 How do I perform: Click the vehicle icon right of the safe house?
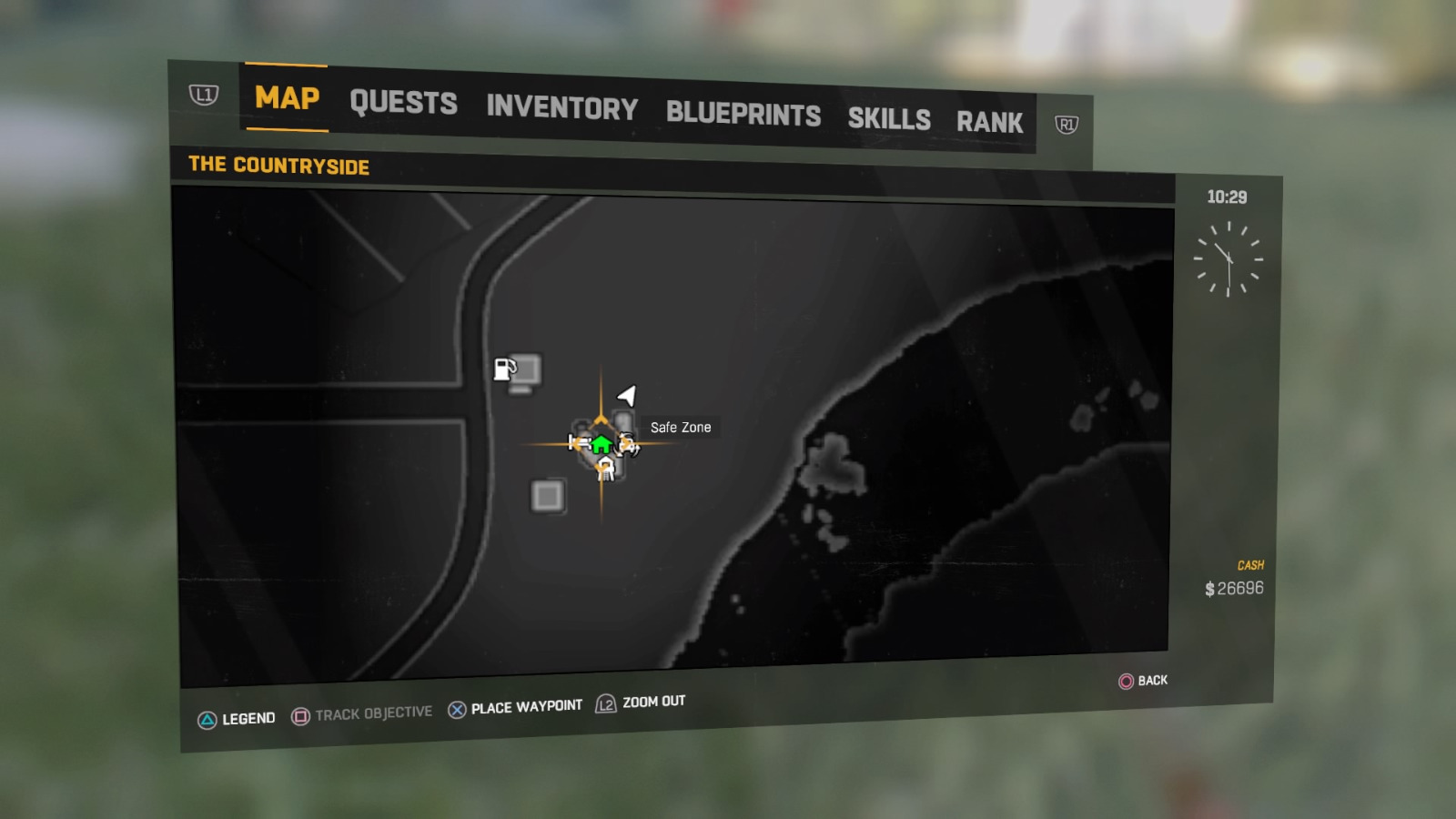[x=628, y=445]
